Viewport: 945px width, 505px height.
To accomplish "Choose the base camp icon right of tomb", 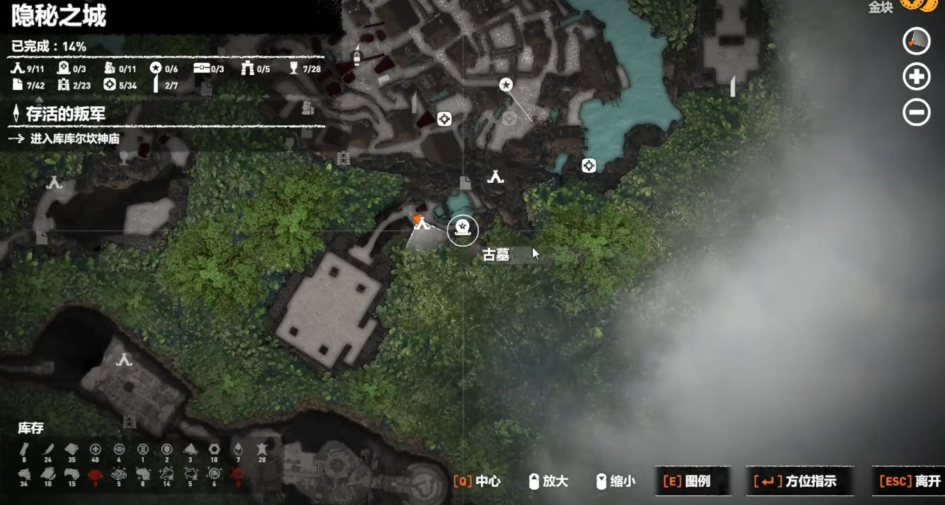I will (x=494, y=177).
